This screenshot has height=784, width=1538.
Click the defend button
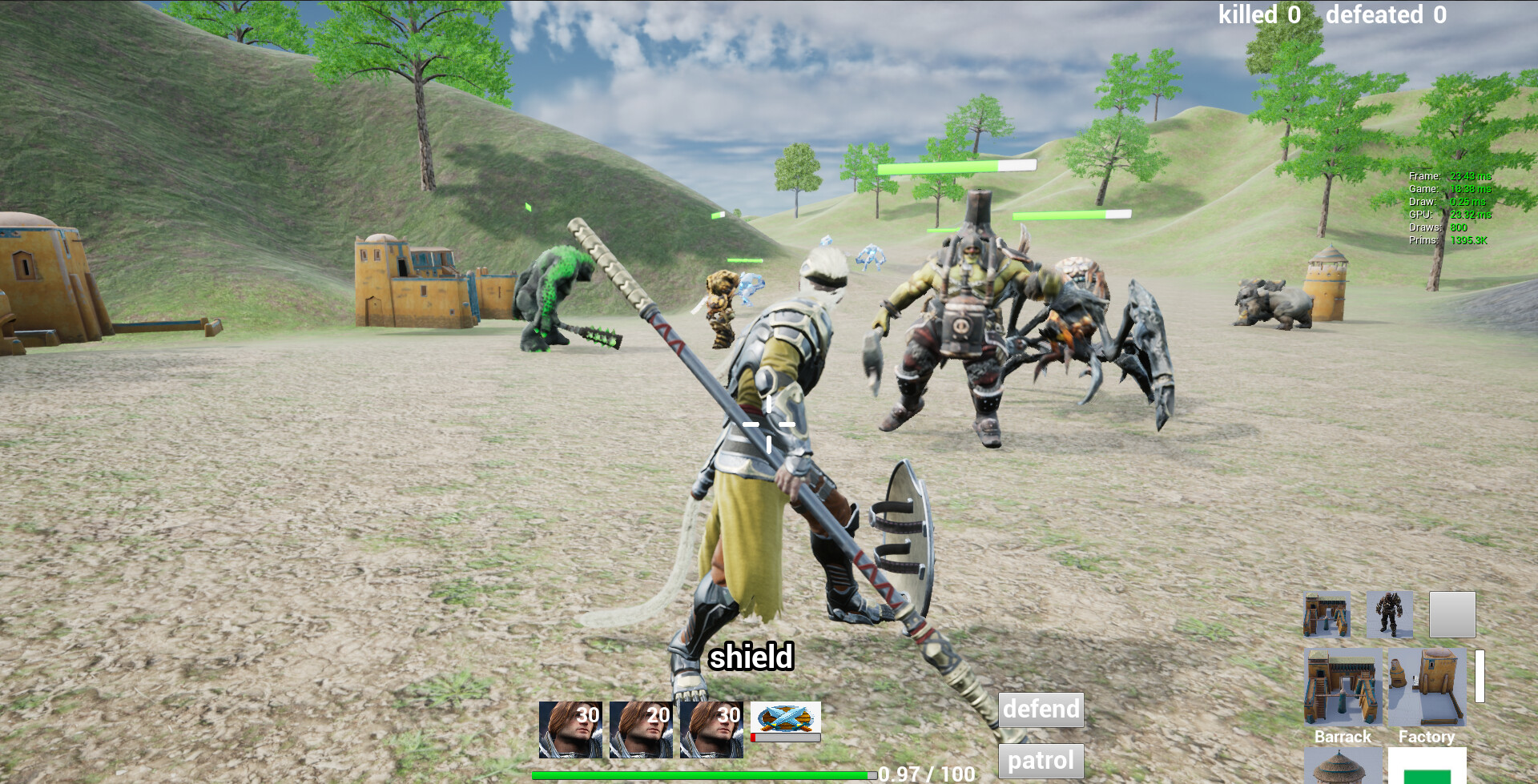(1041, 710)
